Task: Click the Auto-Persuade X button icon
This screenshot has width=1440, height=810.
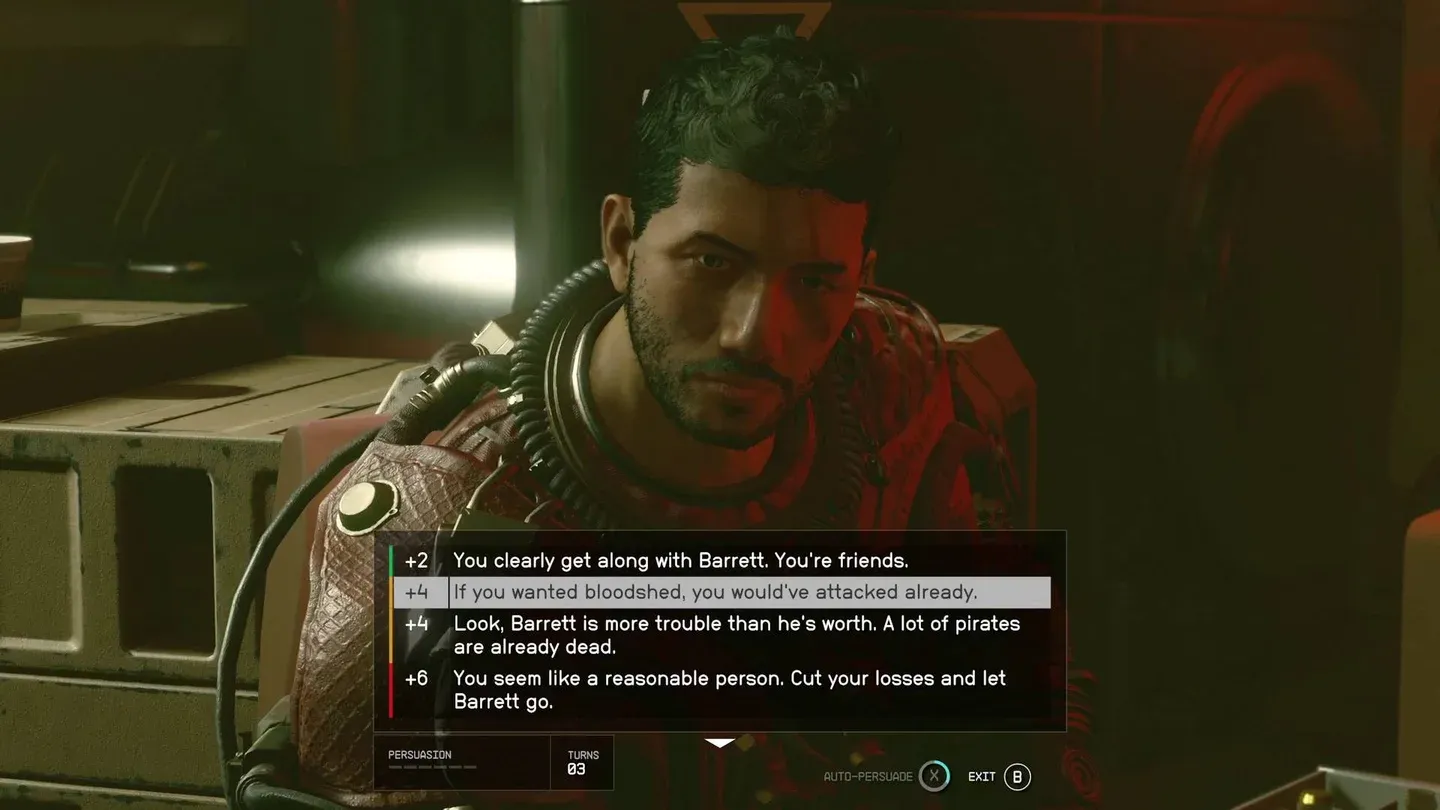Action: click(x=934, y=776)
